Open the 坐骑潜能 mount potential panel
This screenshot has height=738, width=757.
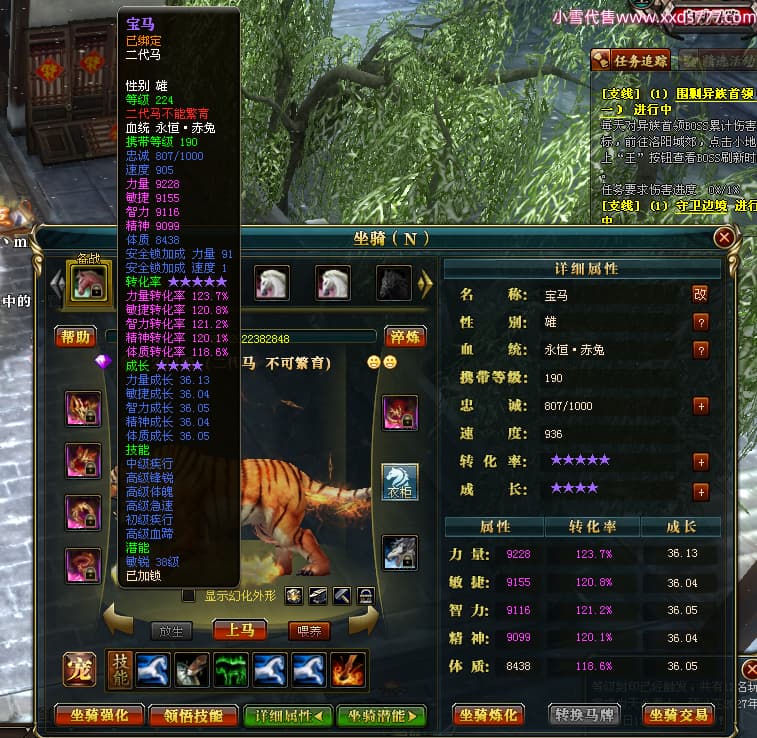pos(381,715)
